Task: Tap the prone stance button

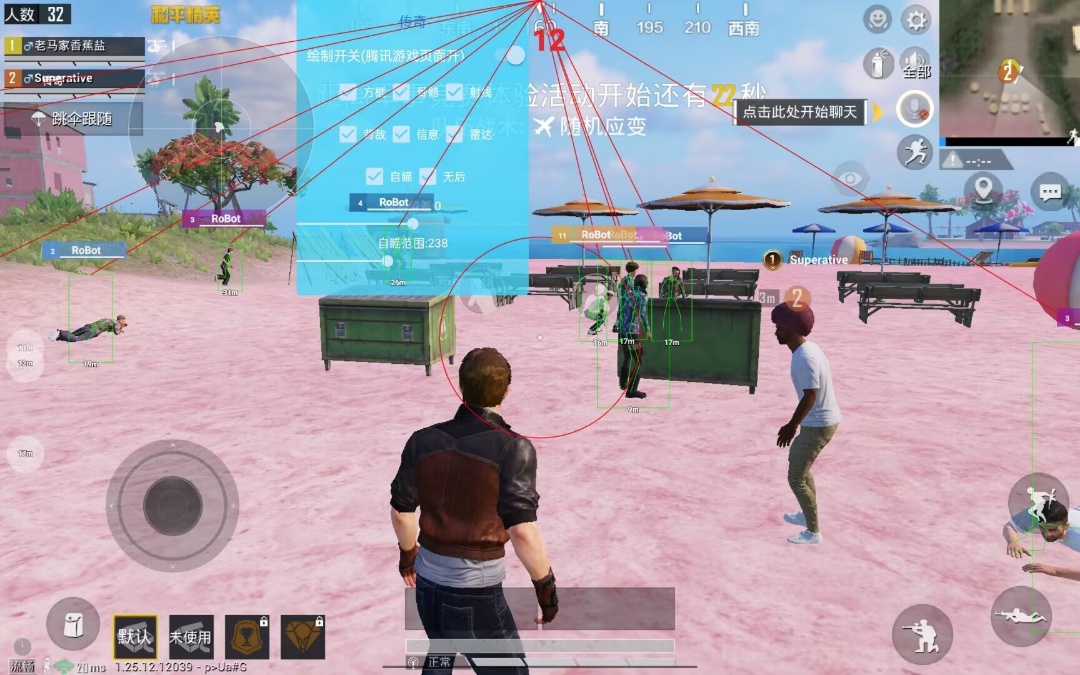Action: click(1020, 616)
